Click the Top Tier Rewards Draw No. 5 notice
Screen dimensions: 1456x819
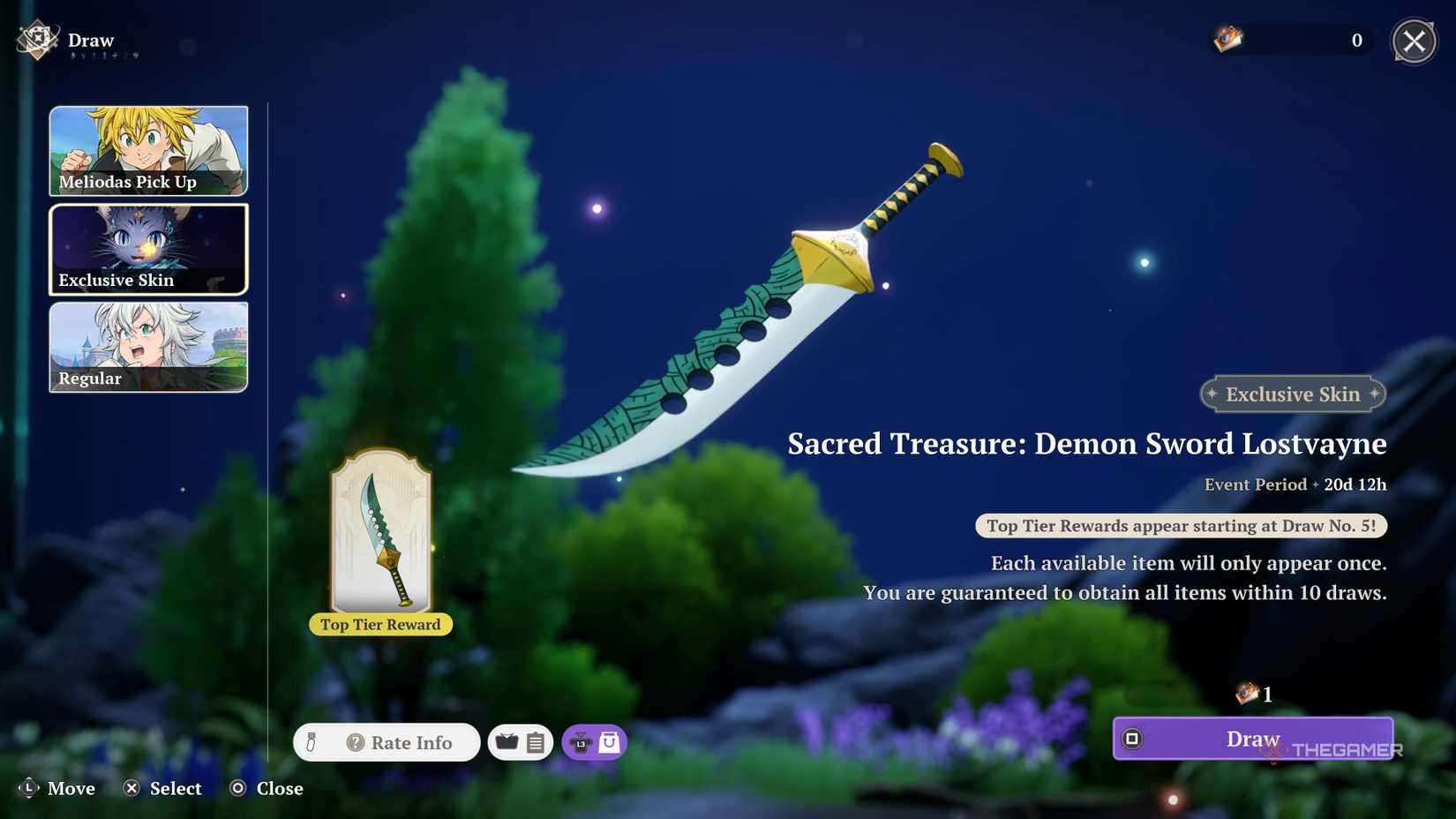point(1181,525)
